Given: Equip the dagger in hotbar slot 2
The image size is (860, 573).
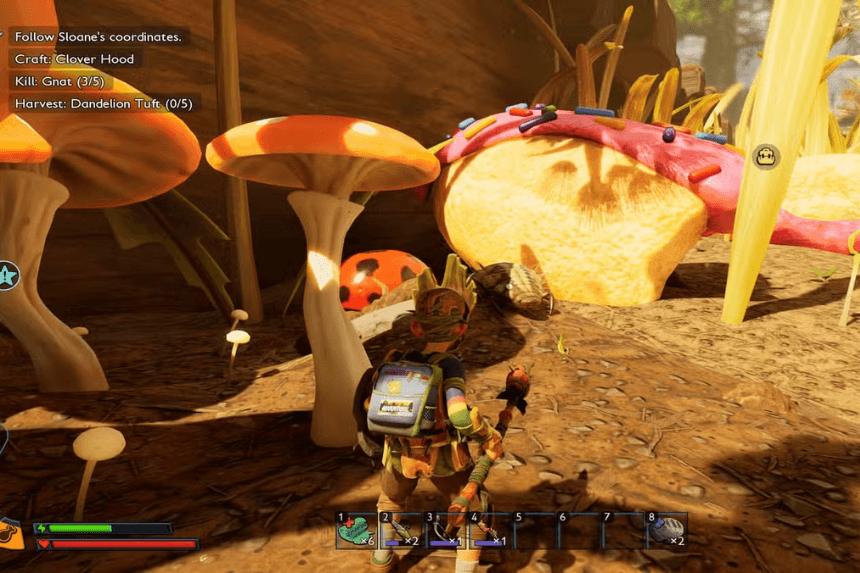Looking at the screenshot, I should pyautogui.click(x=400, y=530).
